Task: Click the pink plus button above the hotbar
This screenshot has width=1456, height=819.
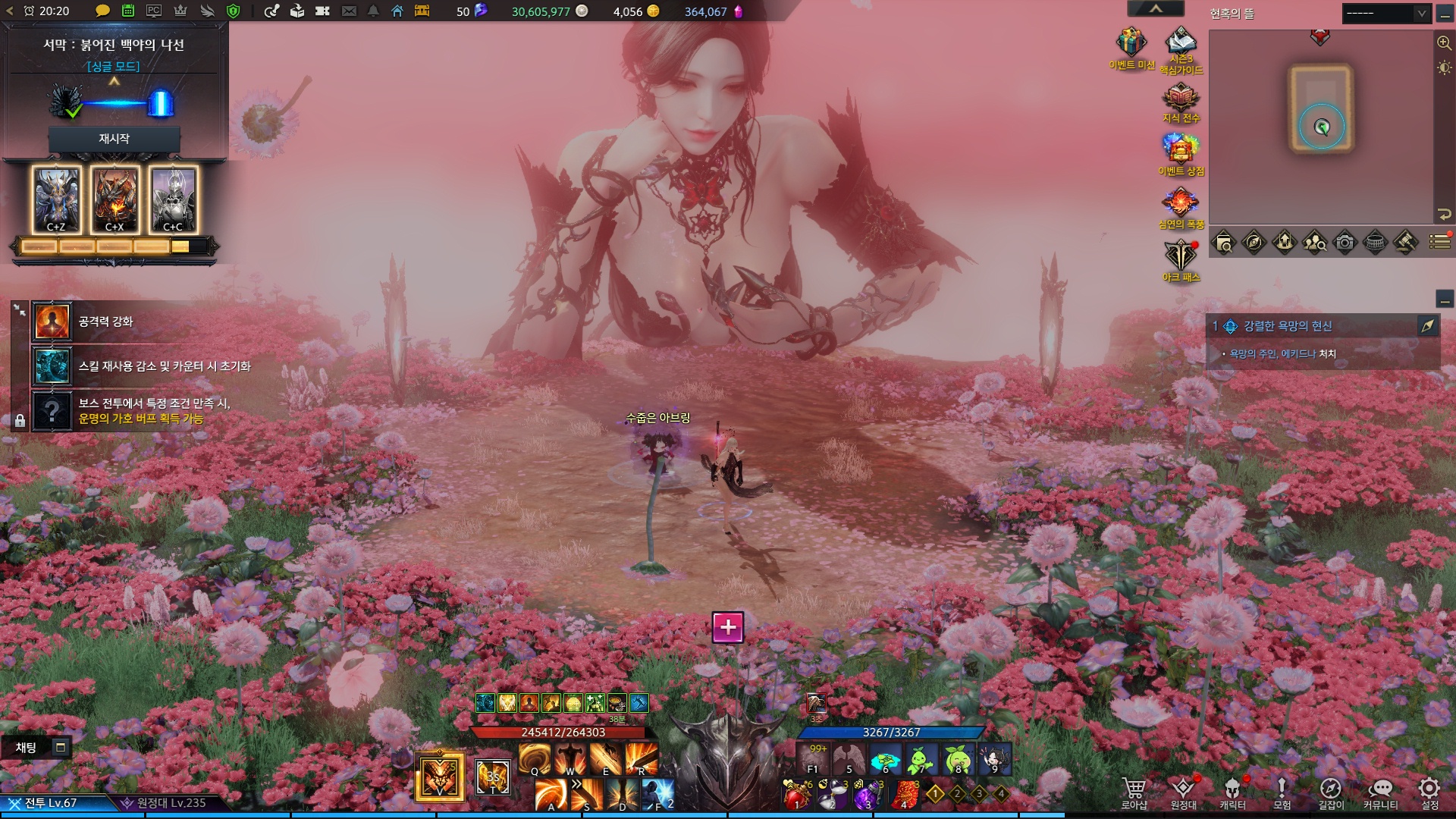Action: 728,627
